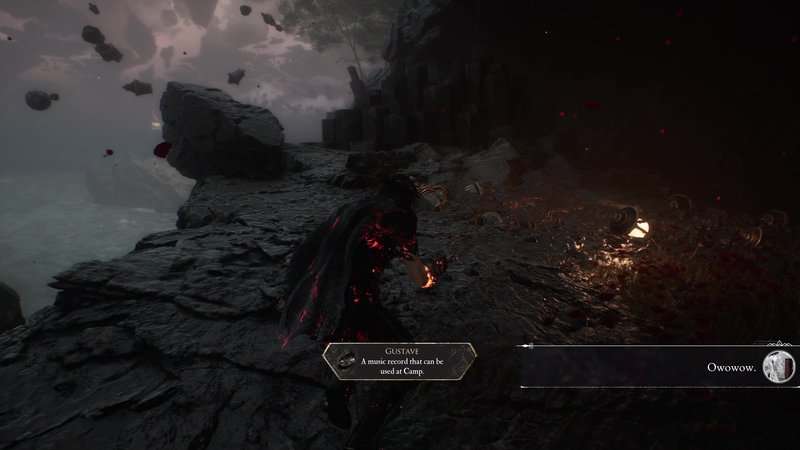
Task: Click the Gustave music record pickup notification
Action: [399, 361]
